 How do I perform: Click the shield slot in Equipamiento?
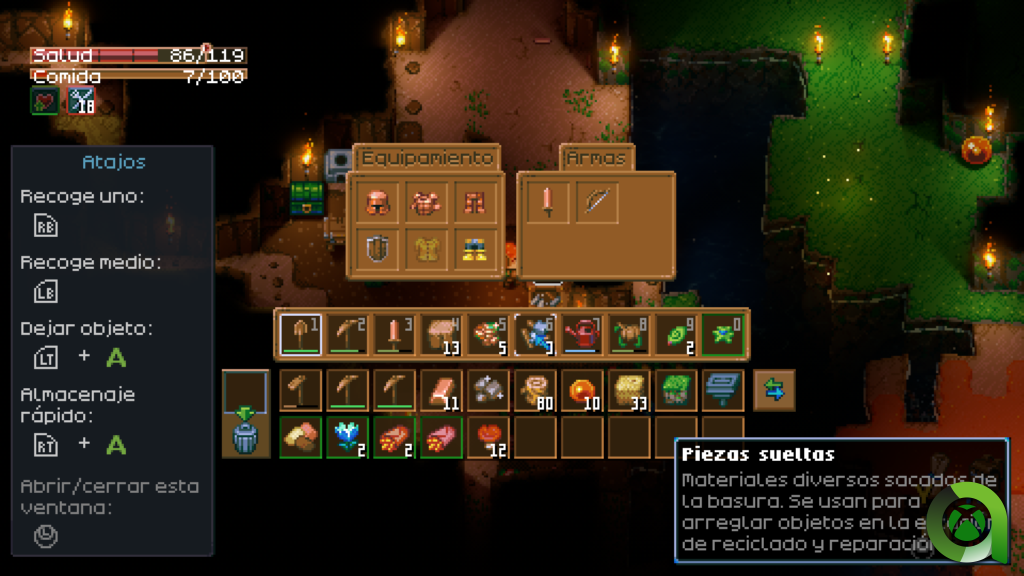pyautogui.click(x=378, y=250)
